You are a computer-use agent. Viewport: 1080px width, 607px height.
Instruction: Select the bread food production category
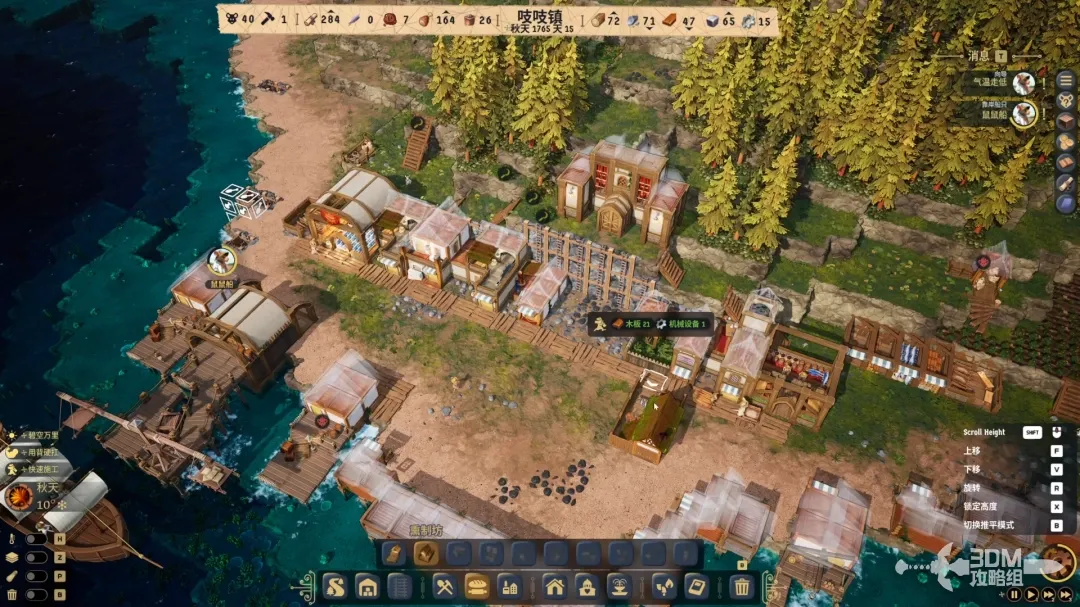click(477, 586)
